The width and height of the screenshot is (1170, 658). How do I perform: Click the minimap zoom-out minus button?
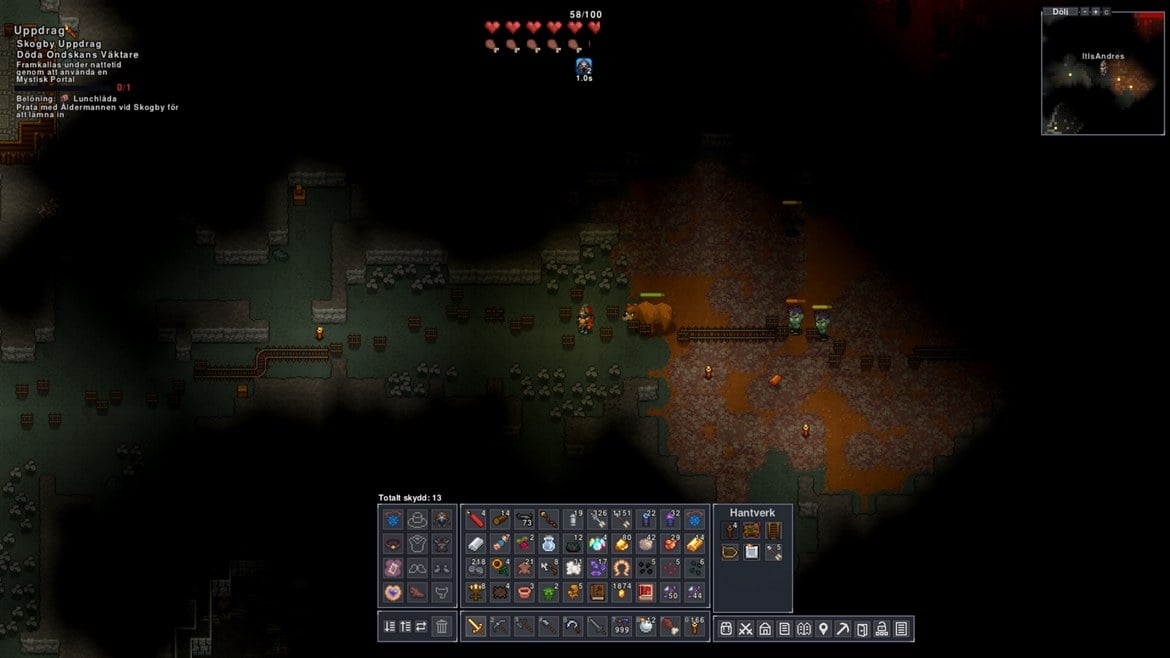tap(1084, 11)
